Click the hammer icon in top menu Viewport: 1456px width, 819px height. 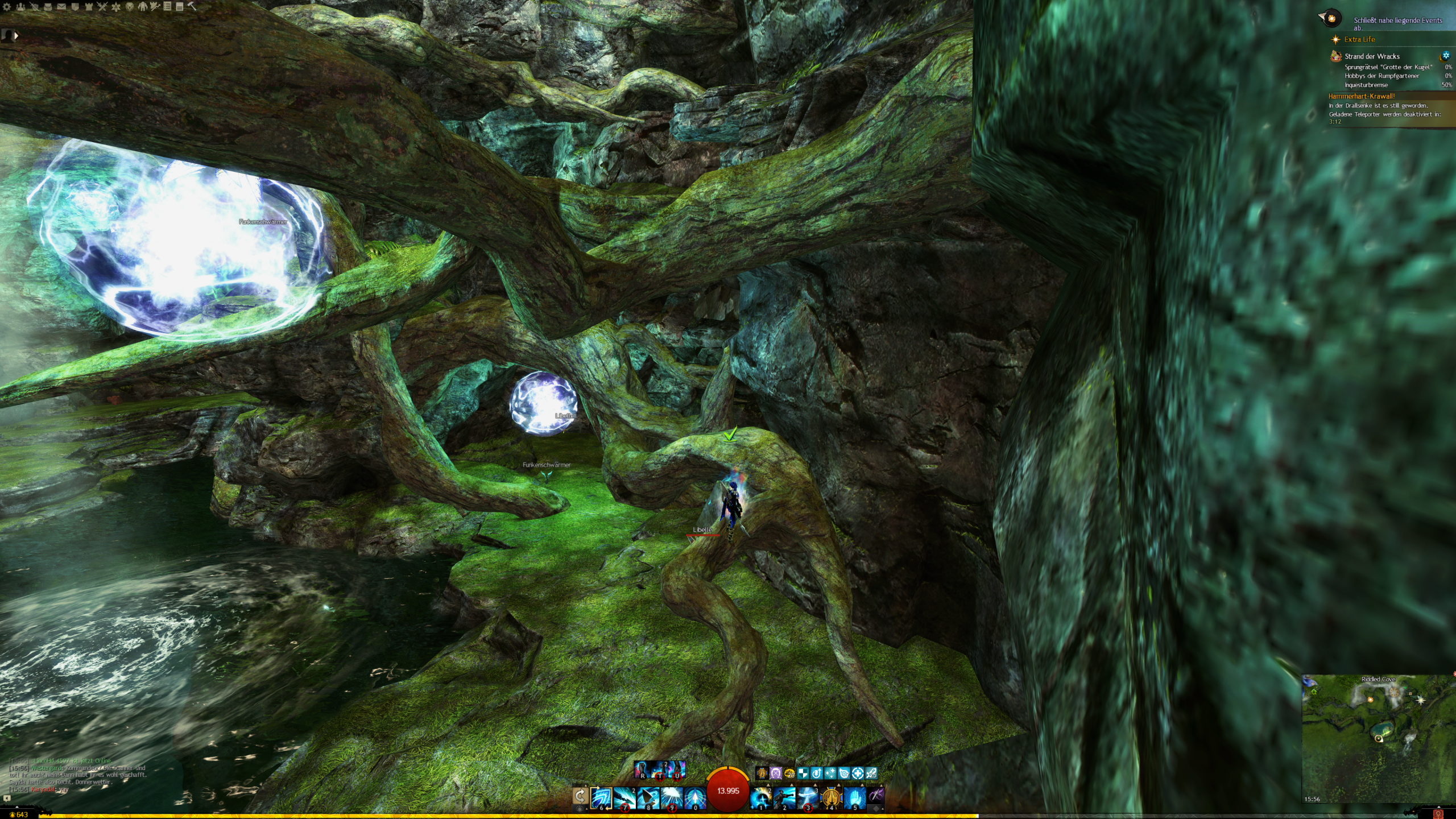point(192,7)
